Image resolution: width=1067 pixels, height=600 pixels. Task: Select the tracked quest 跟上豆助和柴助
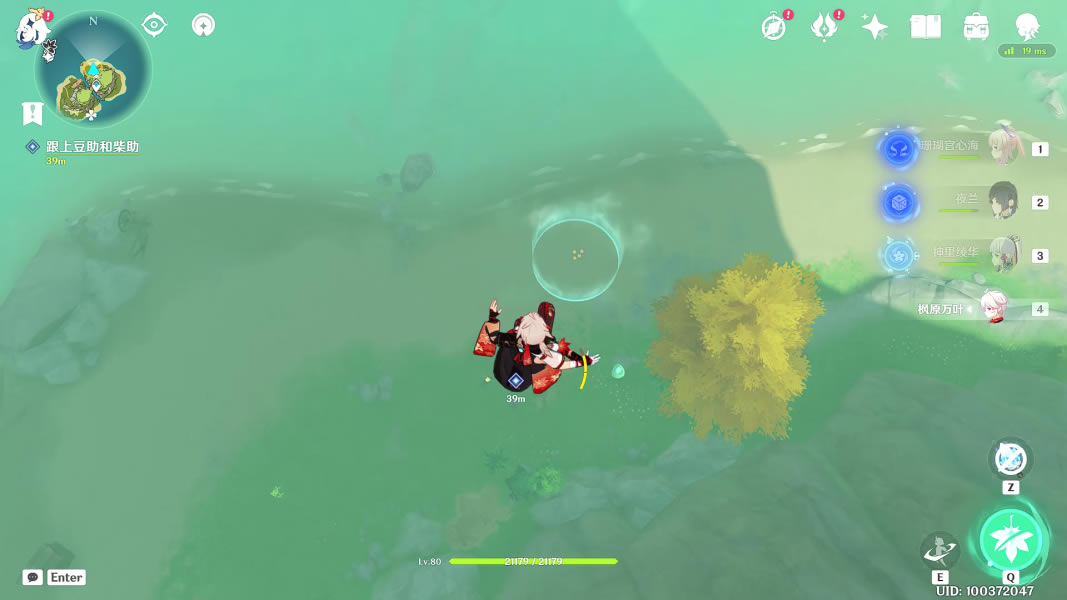92,147
